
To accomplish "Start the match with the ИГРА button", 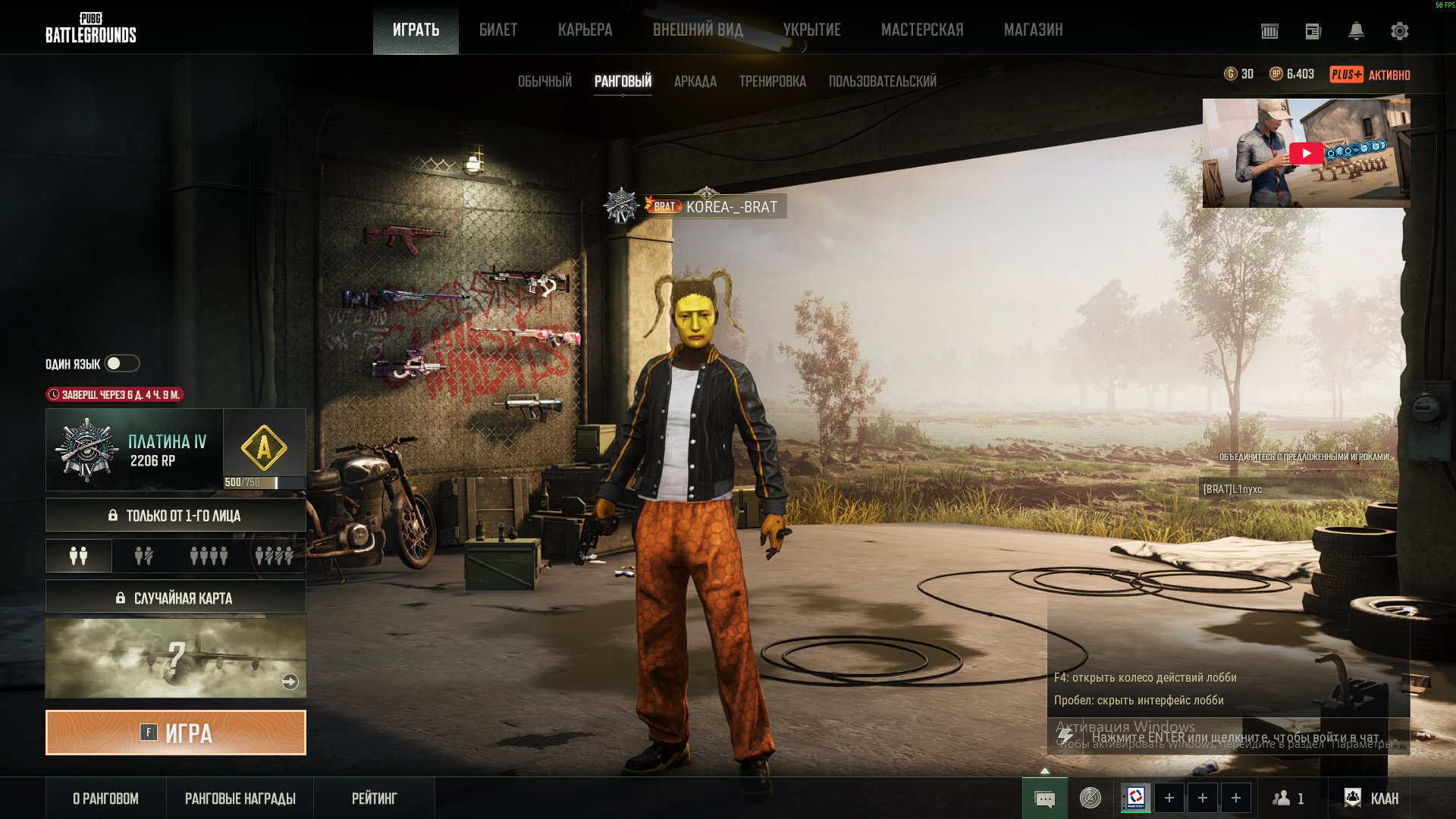I will (176, 733).
